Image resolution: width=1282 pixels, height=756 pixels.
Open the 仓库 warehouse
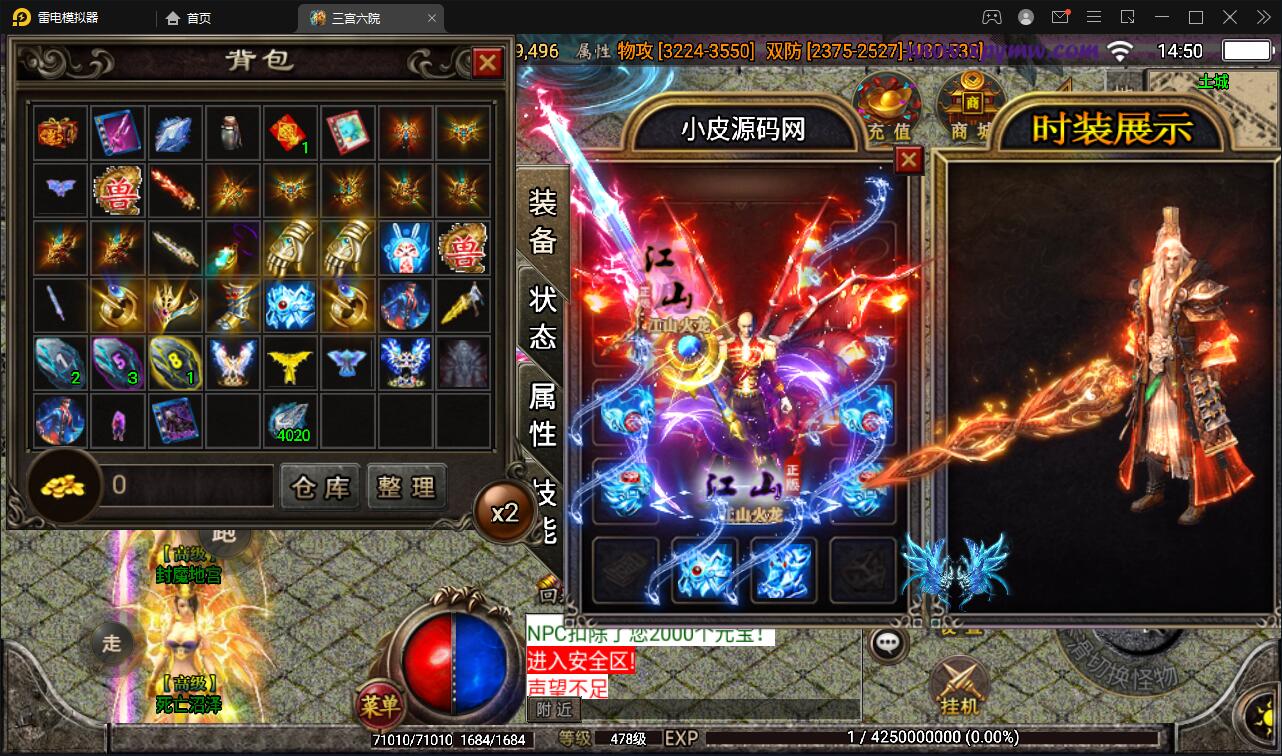pos(320,486)
